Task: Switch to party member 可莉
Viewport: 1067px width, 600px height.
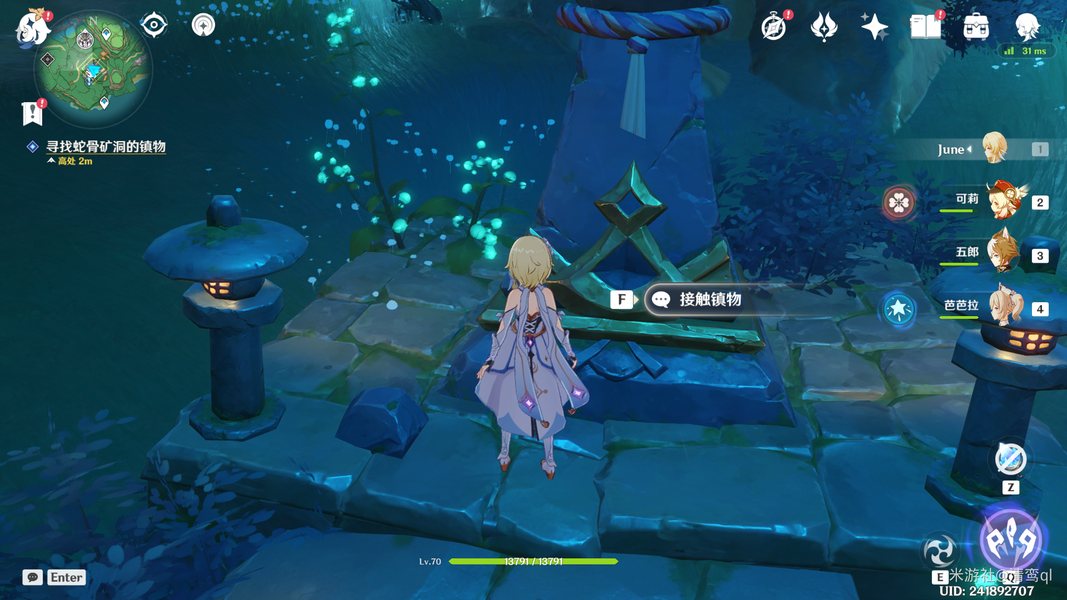Action: [1001, 200]
